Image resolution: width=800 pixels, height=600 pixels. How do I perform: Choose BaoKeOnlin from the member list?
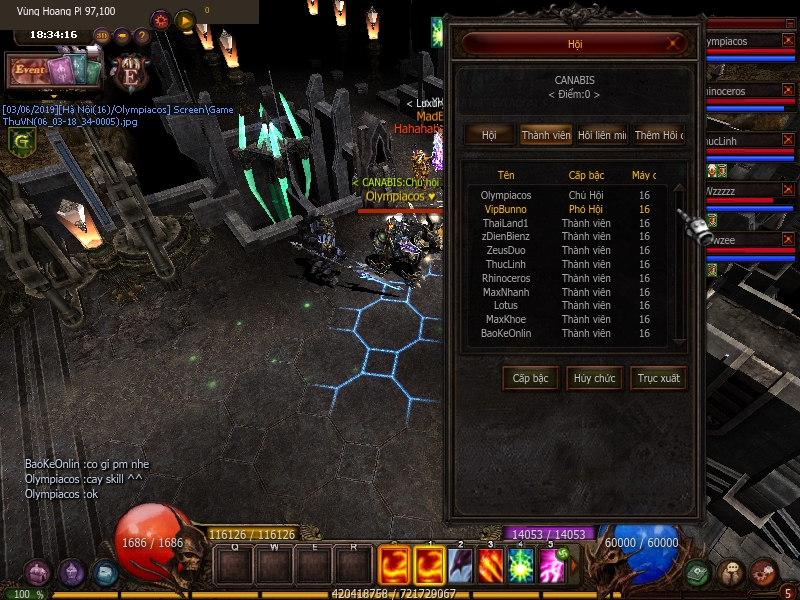(x=506, y=334)
